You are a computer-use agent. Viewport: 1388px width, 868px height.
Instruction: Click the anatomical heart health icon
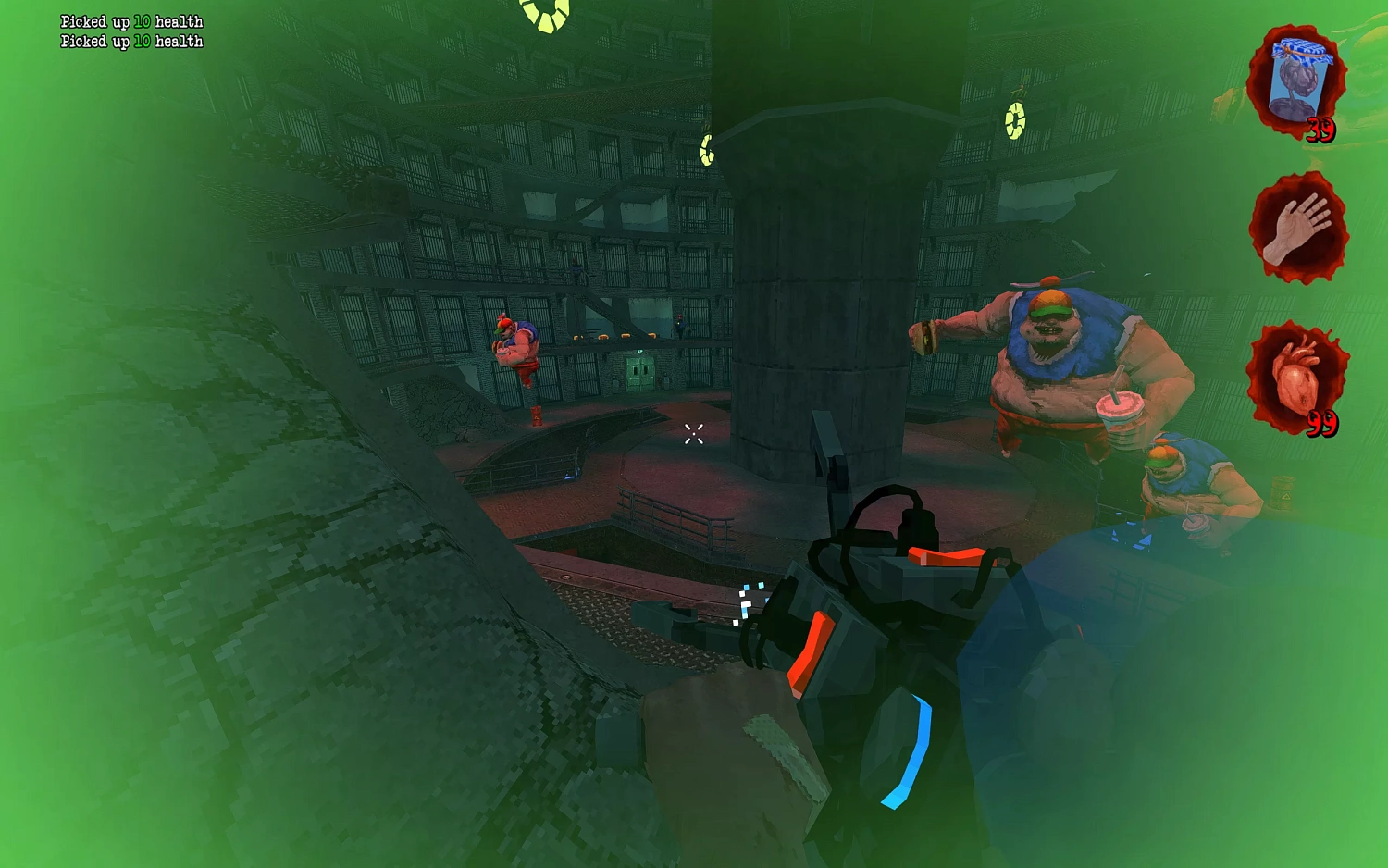click(x=1296, y=378)
